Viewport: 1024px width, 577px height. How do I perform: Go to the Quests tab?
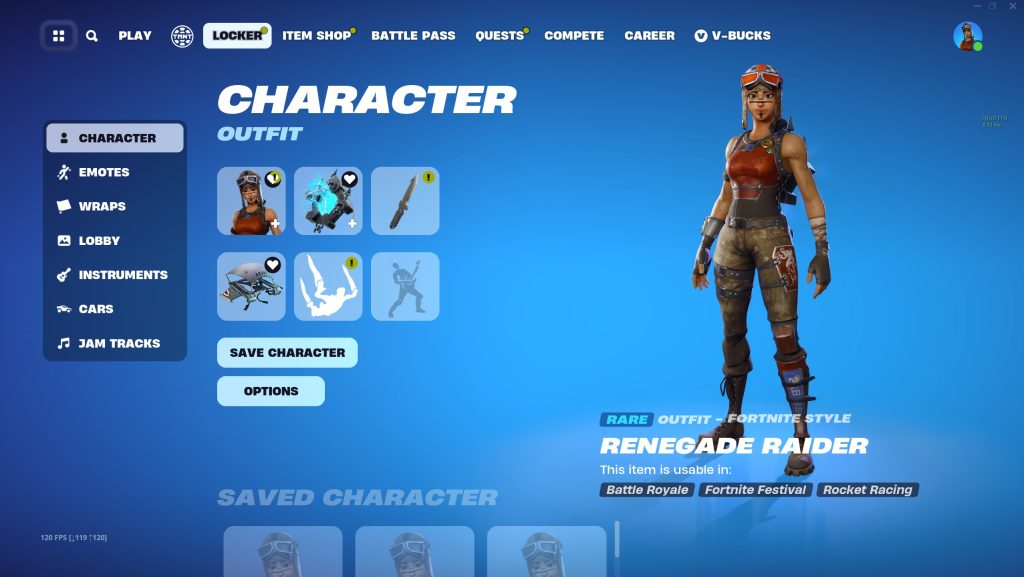pos(500,36)
